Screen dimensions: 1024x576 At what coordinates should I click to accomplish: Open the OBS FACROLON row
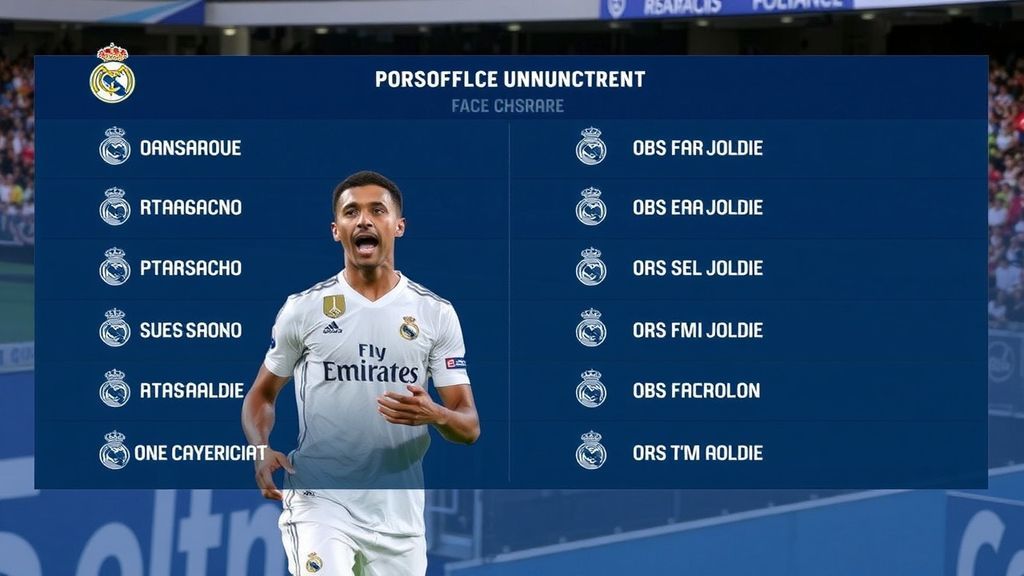click(696, 390)
